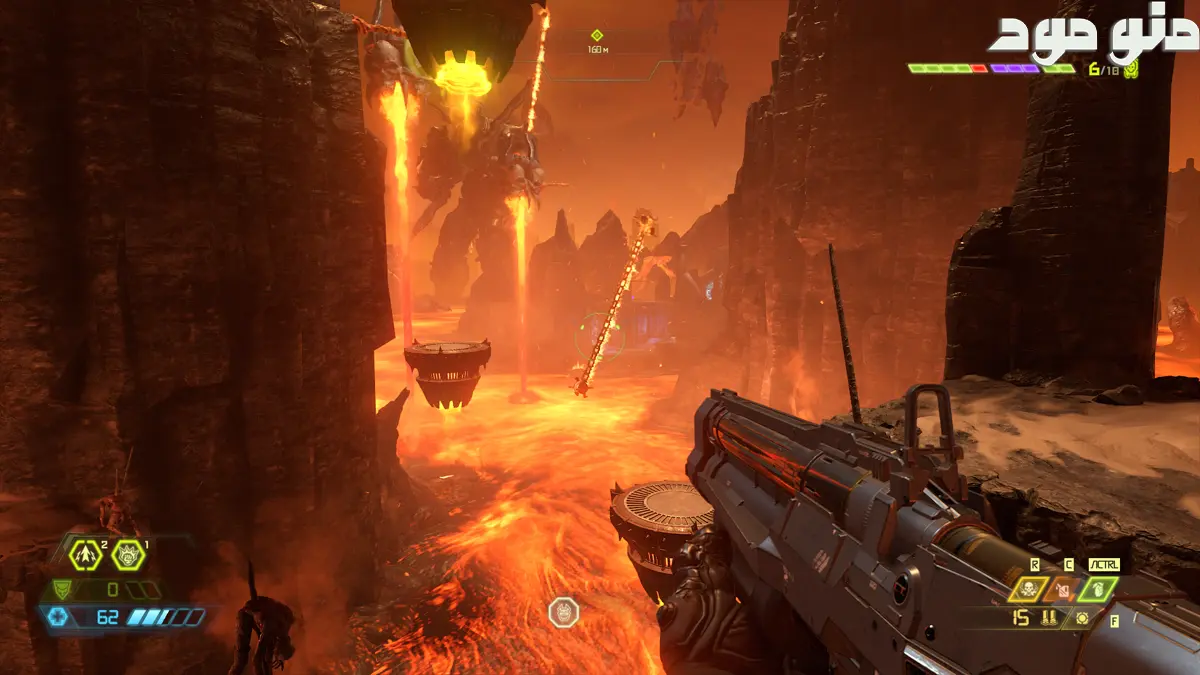Choose the green frag grenade icon

1098,589
